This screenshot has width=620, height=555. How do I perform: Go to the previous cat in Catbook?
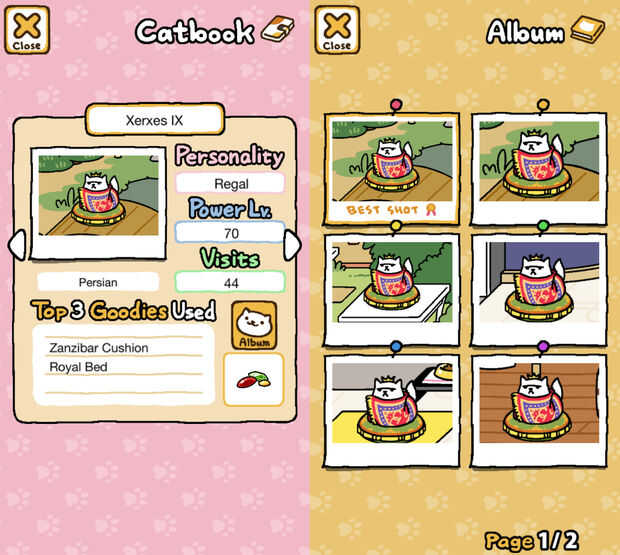click(15, 245)
